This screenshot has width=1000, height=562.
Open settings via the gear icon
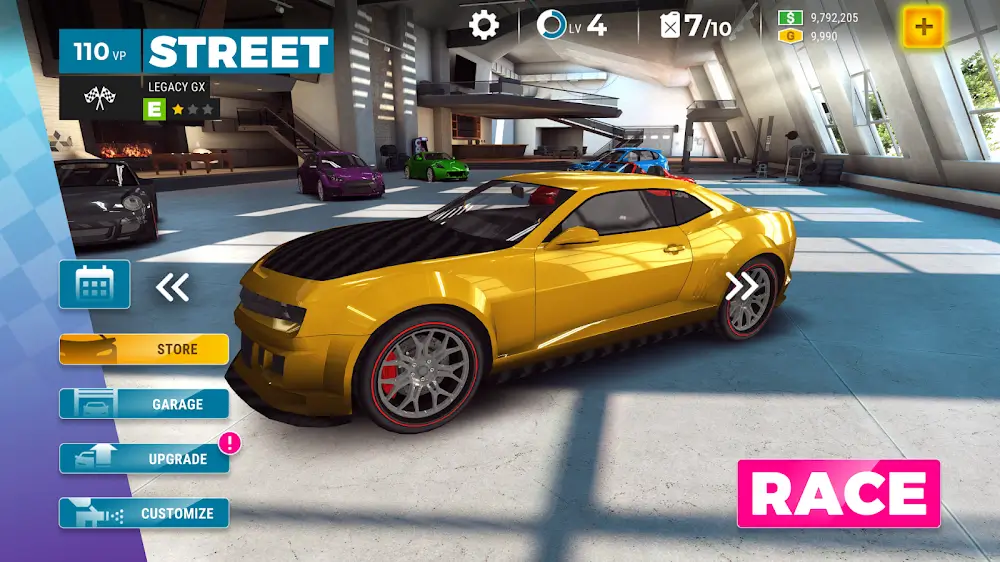pos(484,25)
